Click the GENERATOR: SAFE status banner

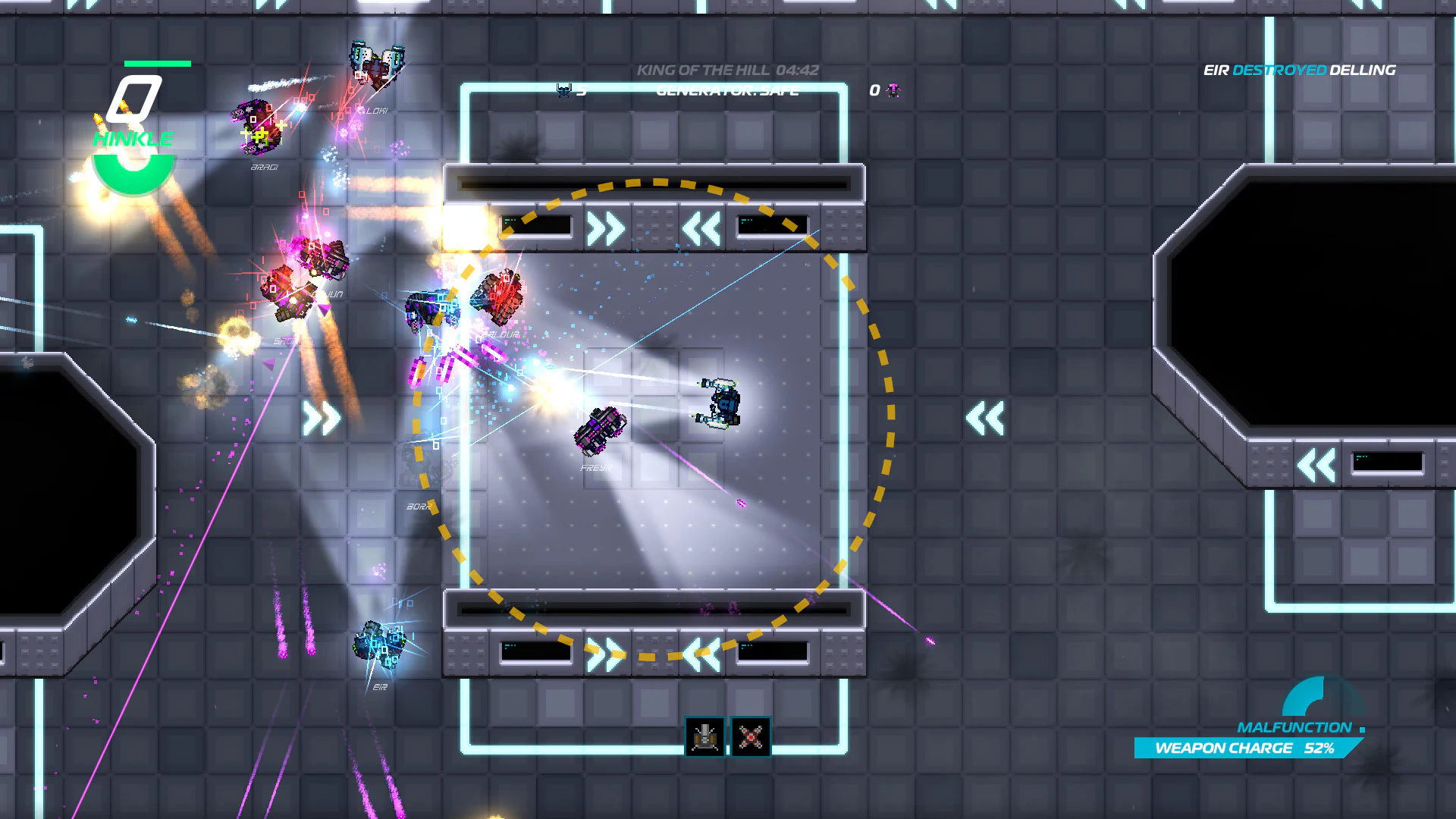(726, 90)
